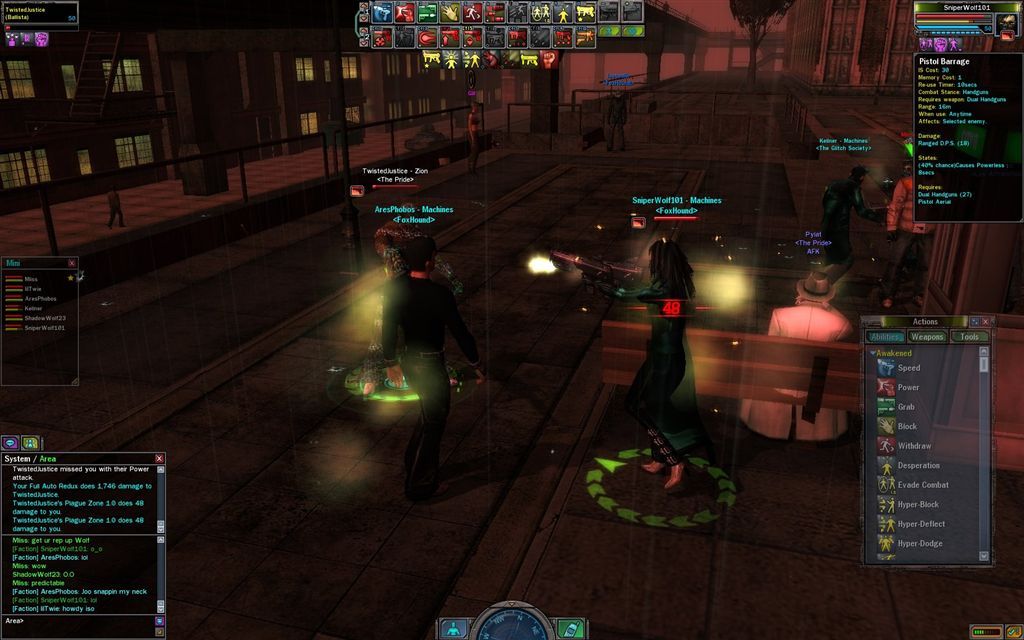Open the speech bubble chat button

10,442
